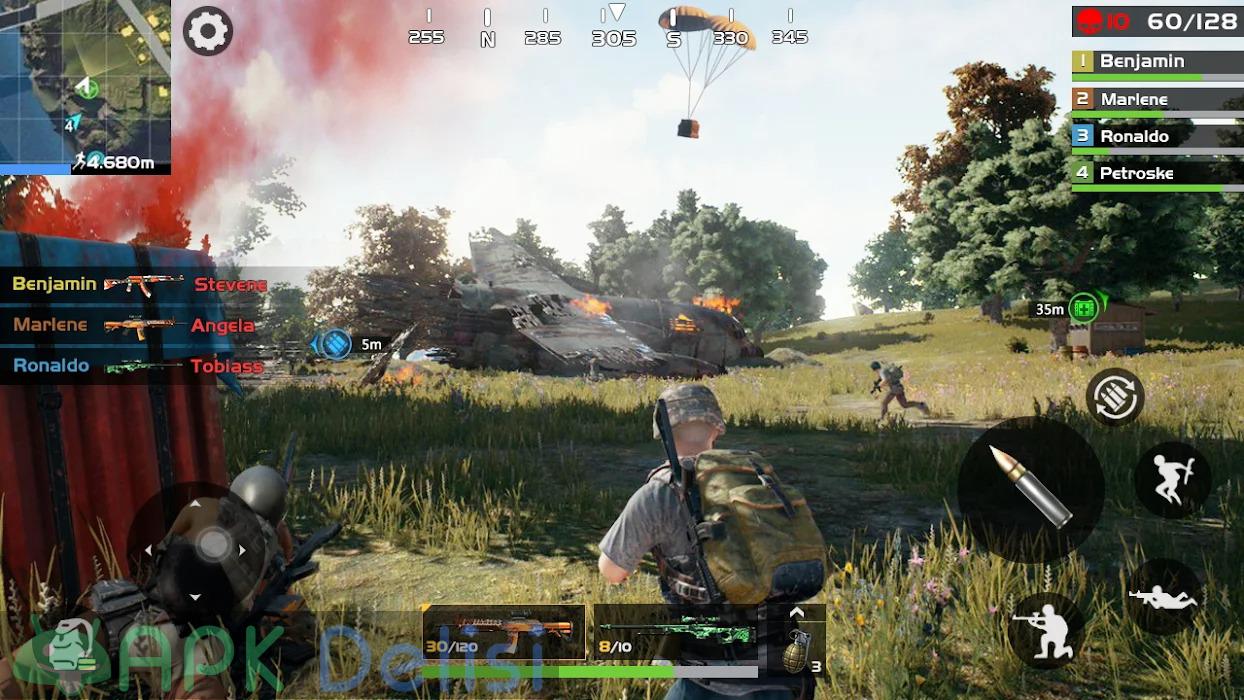The image size is (1244, 700).
Task: Tap the jump button
Action: (x=1172, y=480)
